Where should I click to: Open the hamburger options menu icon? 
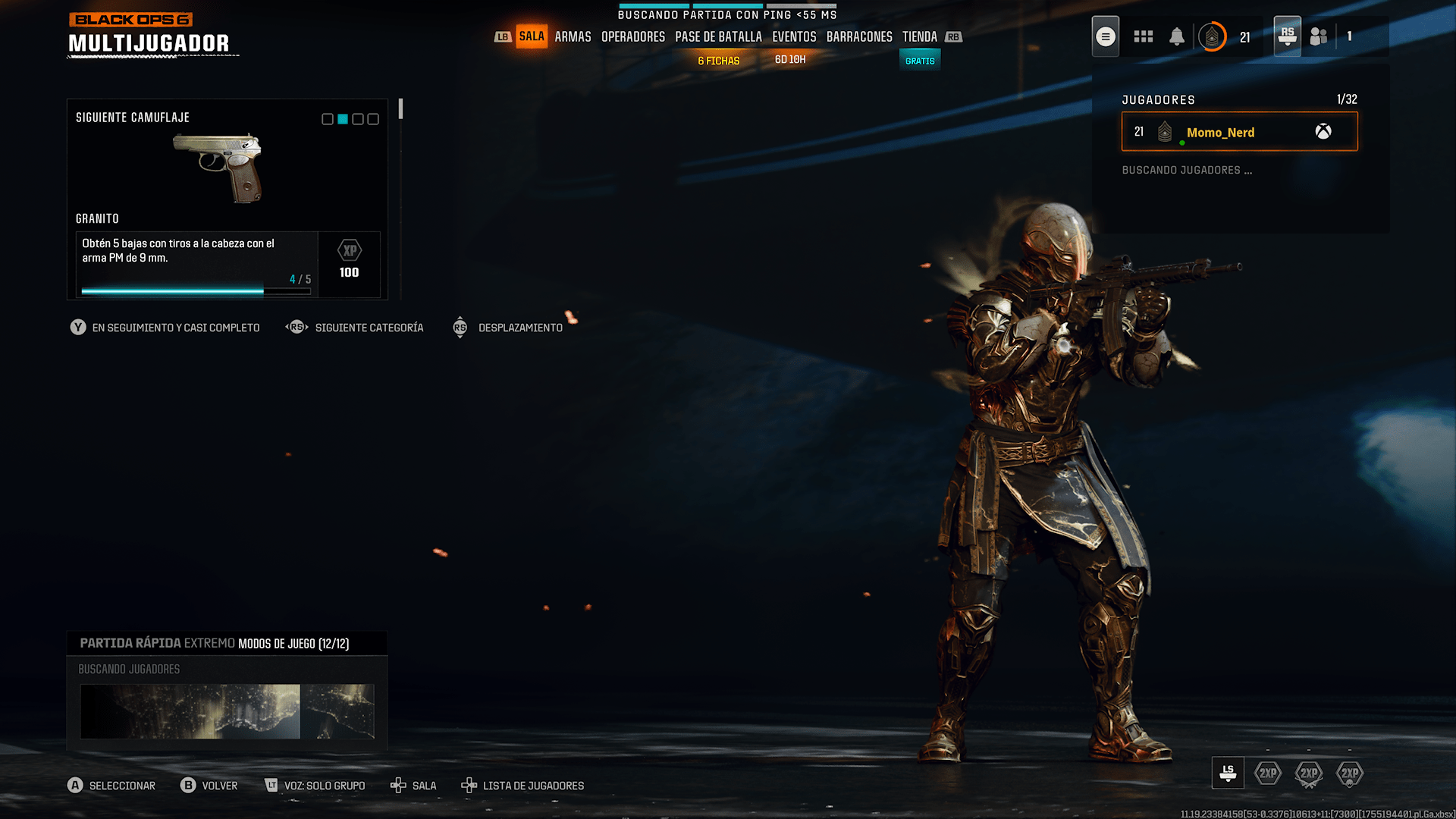(x=1106, y=36)
